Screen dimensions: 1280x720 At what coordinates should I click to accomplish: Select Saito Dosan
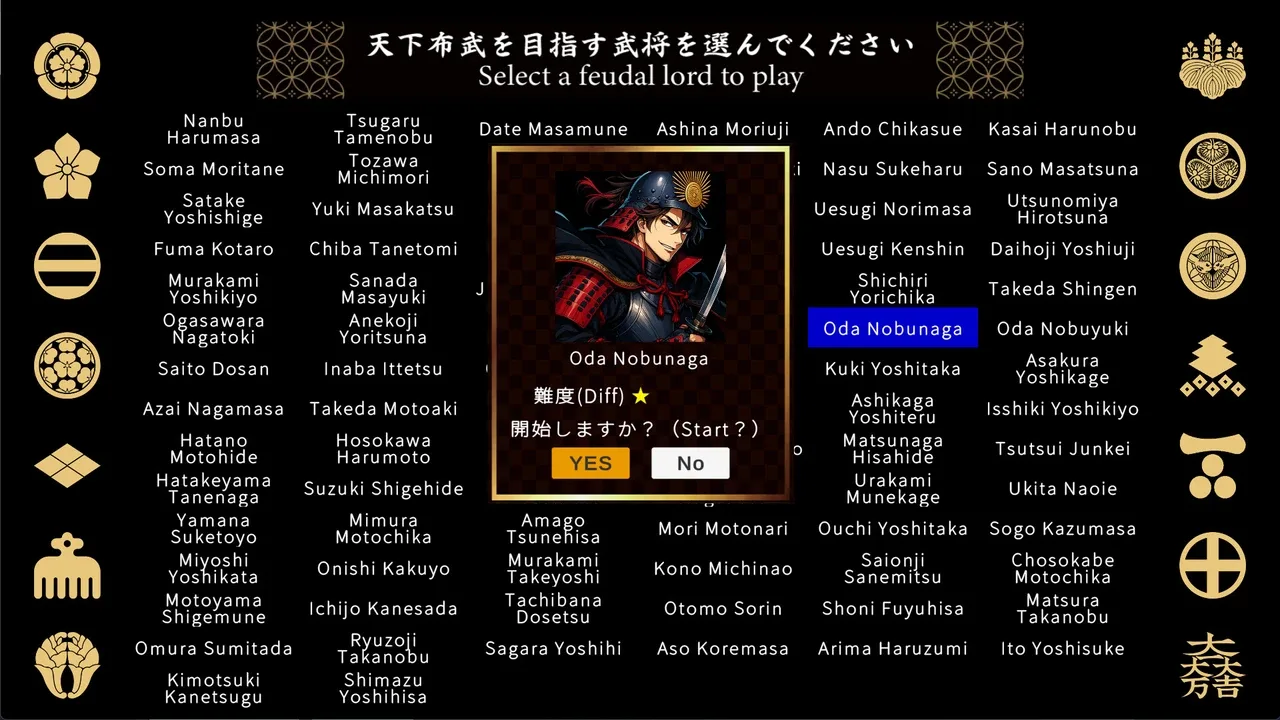tap(213, 369)
